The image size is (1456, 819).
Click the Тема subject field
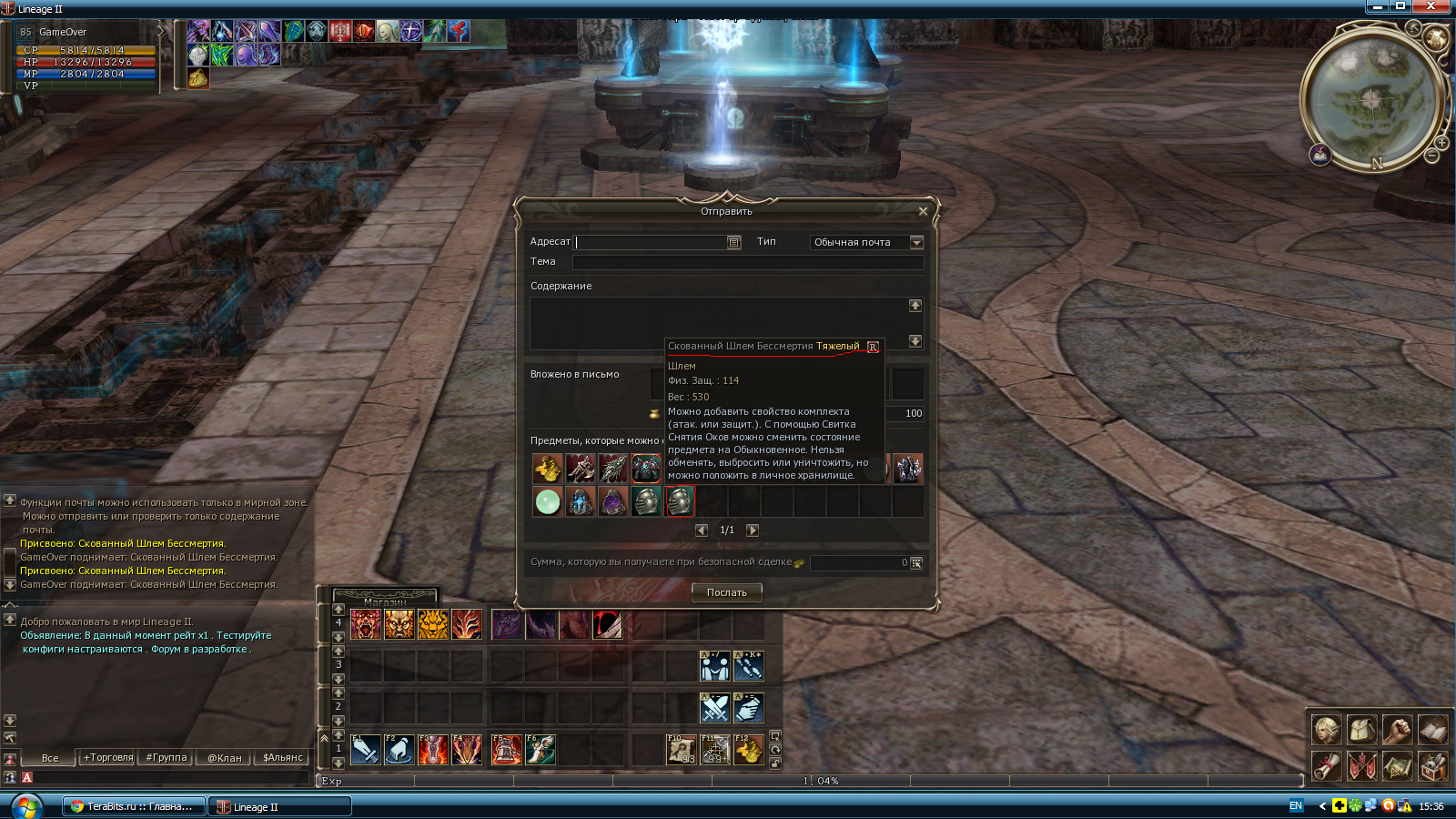tap(747, 262)
